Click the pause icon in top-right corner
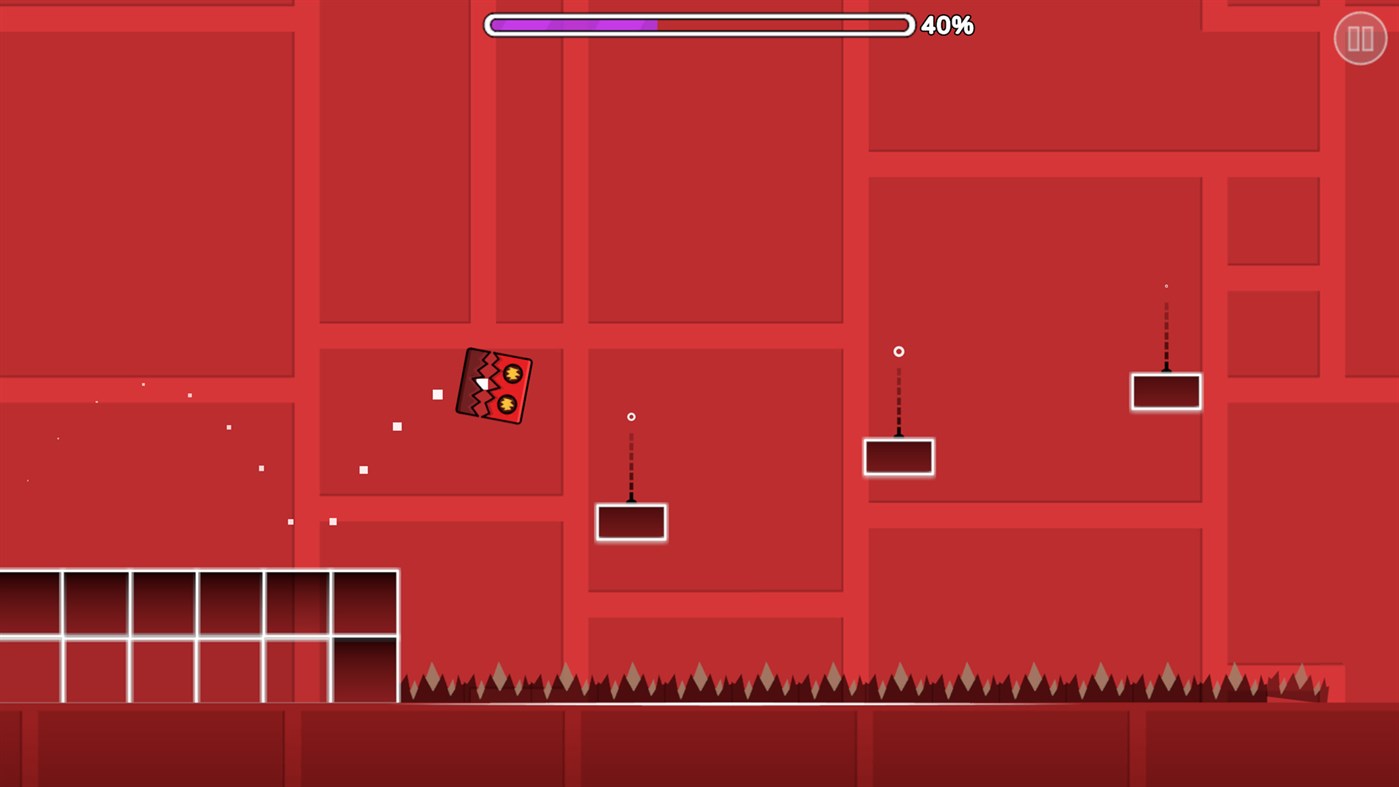1399x787 pixels. click(1360, 37)
